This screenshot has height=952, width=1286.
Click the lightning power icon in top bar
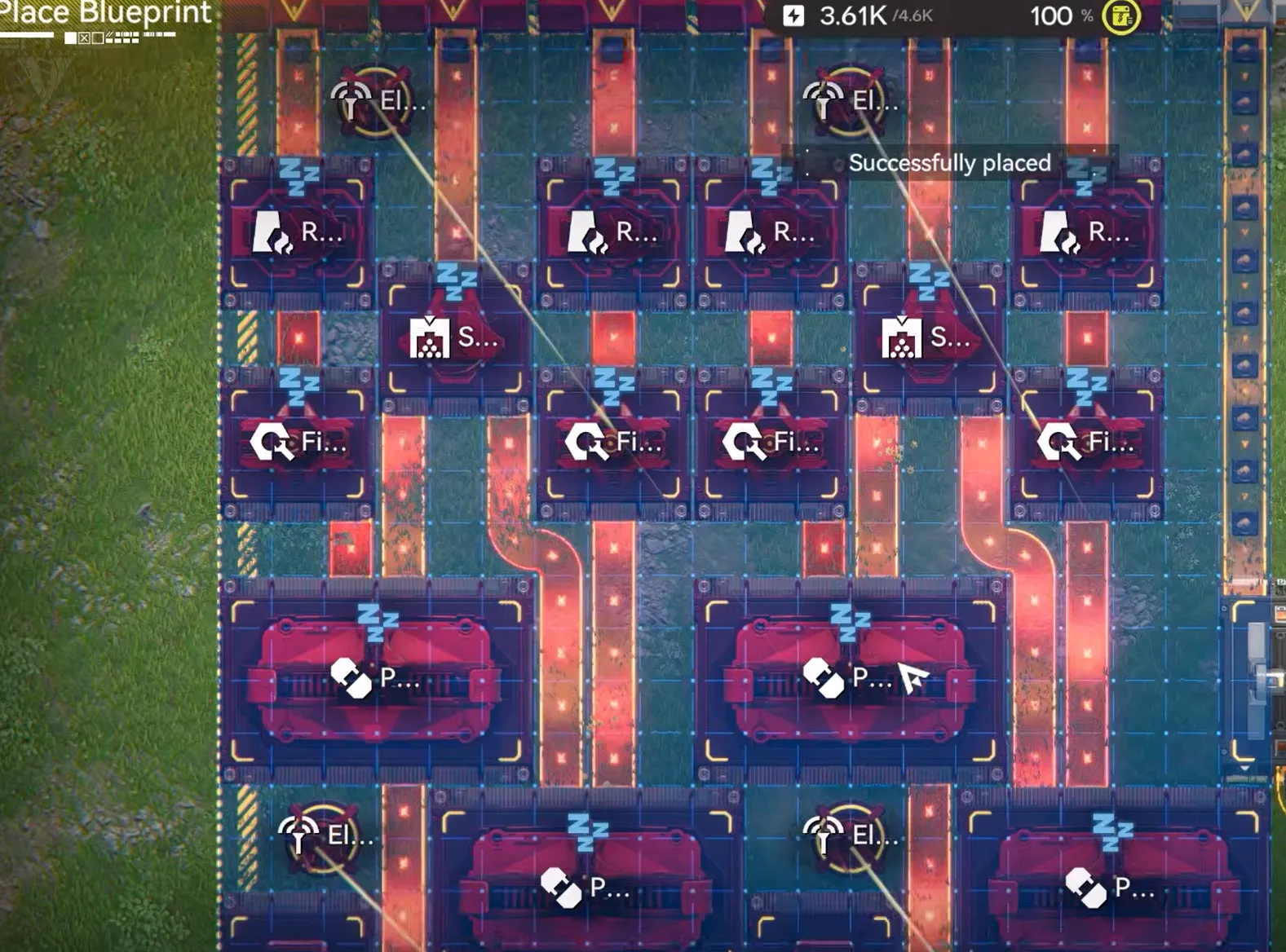coord(793,14)
